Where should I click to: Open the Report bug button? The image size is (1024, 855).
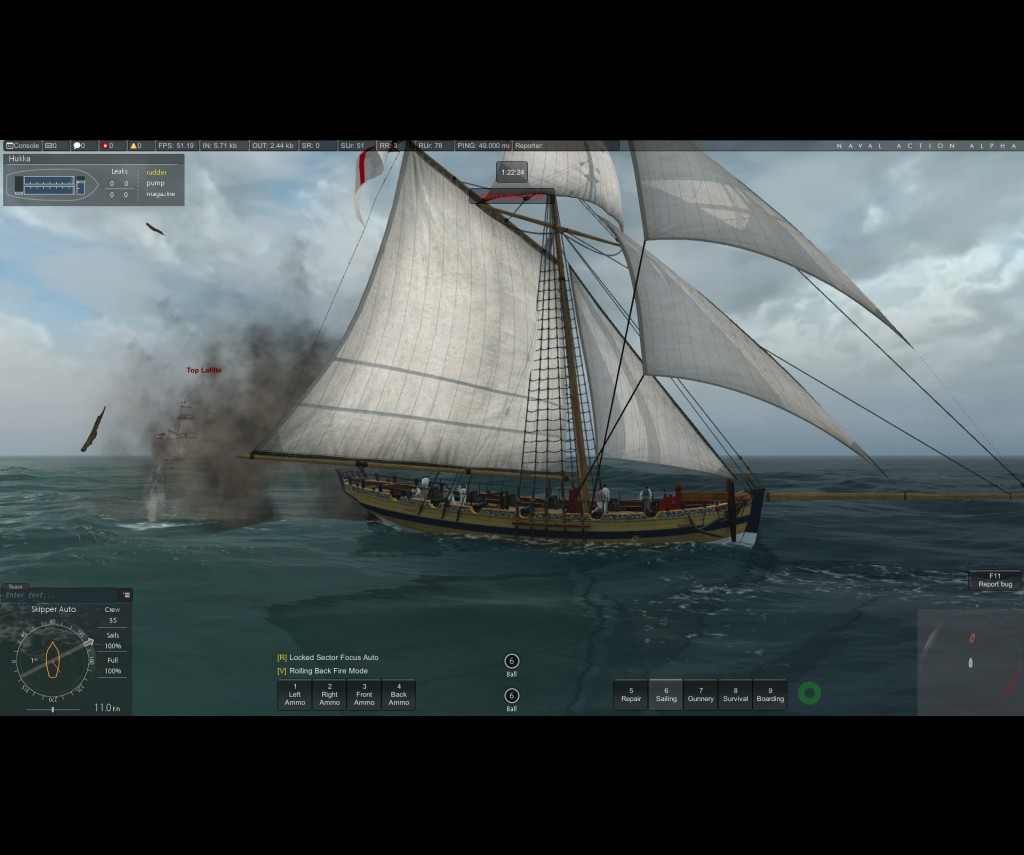pos(995,580)
